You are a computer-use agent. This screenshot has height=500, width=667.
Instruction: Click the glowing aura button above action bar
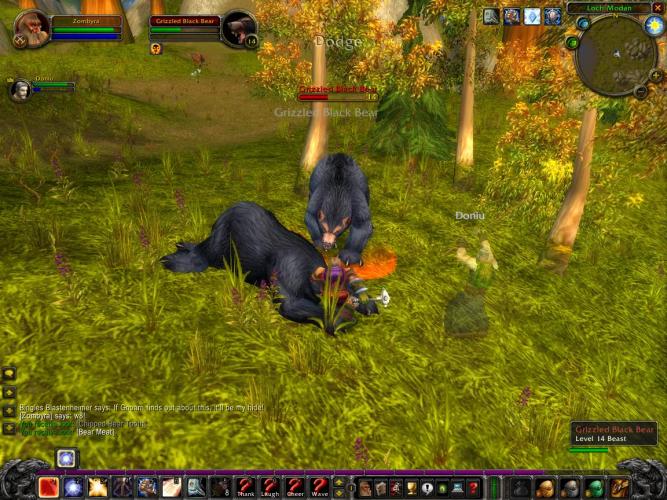(x=66, y=459)
